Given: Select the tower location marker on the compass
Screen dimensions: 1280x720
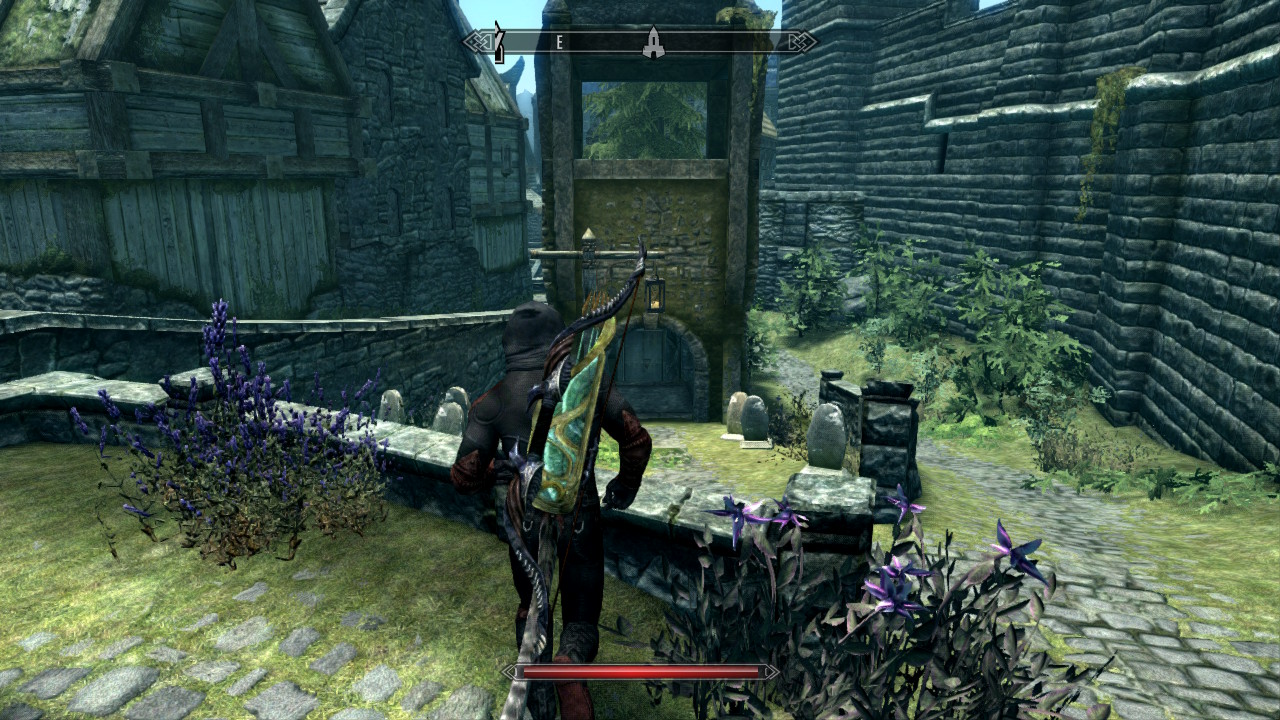Looking at the screenshot, I should click(x=652, y=42).
